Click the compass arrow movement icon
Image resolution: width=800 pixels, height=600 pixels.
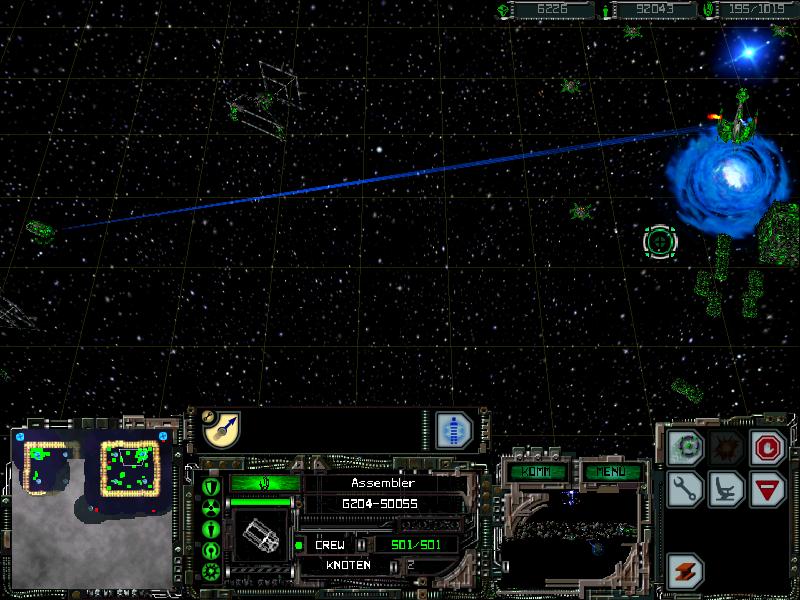pos(220,429)
